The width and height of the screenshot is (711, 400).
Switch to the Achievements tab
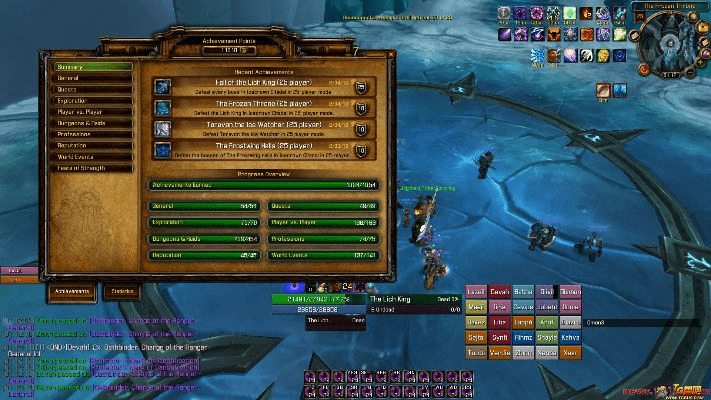[73, 291]
